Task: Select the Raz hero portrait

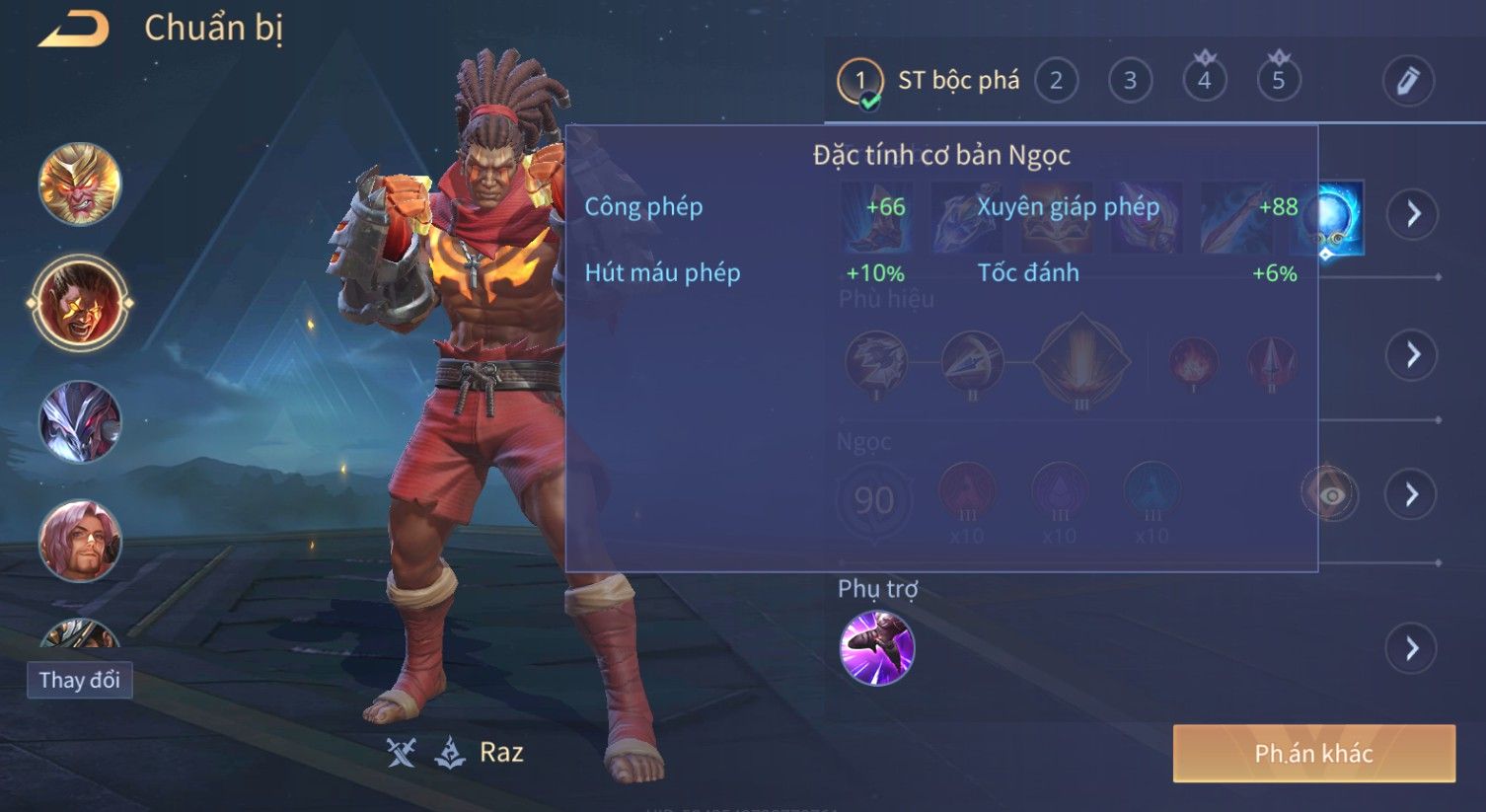Action: [80, 303]
